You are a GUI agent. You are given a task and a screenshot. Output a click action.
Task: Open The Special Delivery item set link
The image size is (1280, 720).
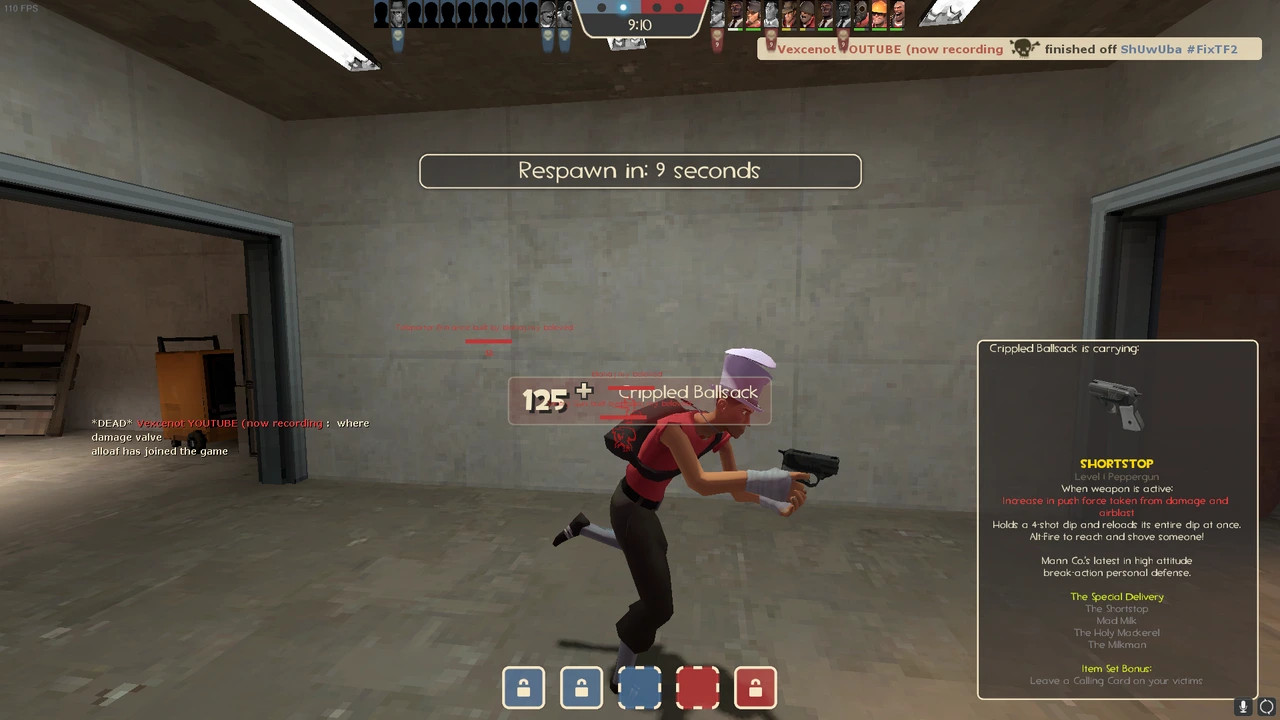[1116, 596]
